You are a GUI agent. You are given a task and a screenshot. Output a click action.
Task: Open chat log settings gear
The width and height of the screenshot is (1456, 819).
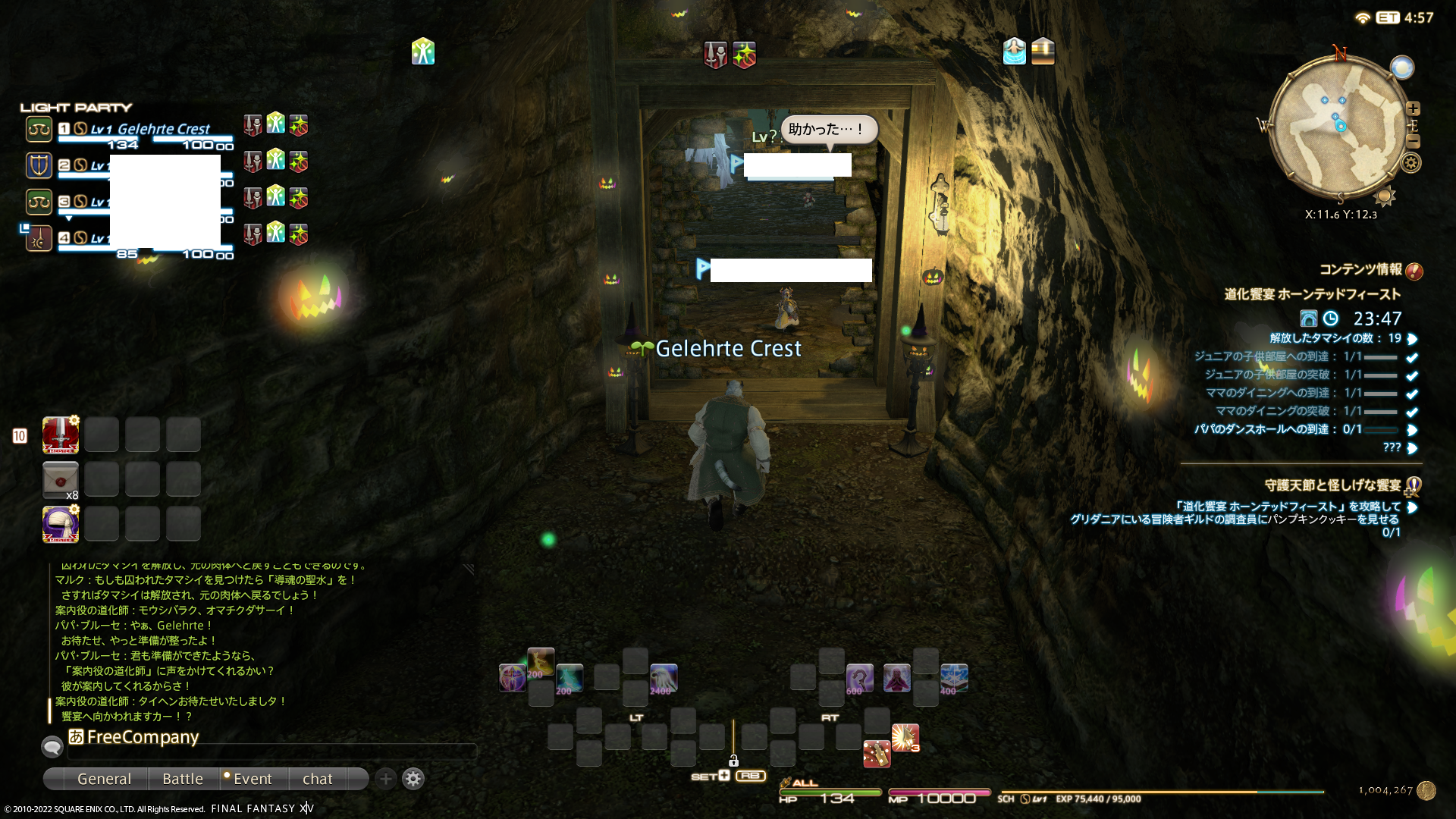(413, 779)
